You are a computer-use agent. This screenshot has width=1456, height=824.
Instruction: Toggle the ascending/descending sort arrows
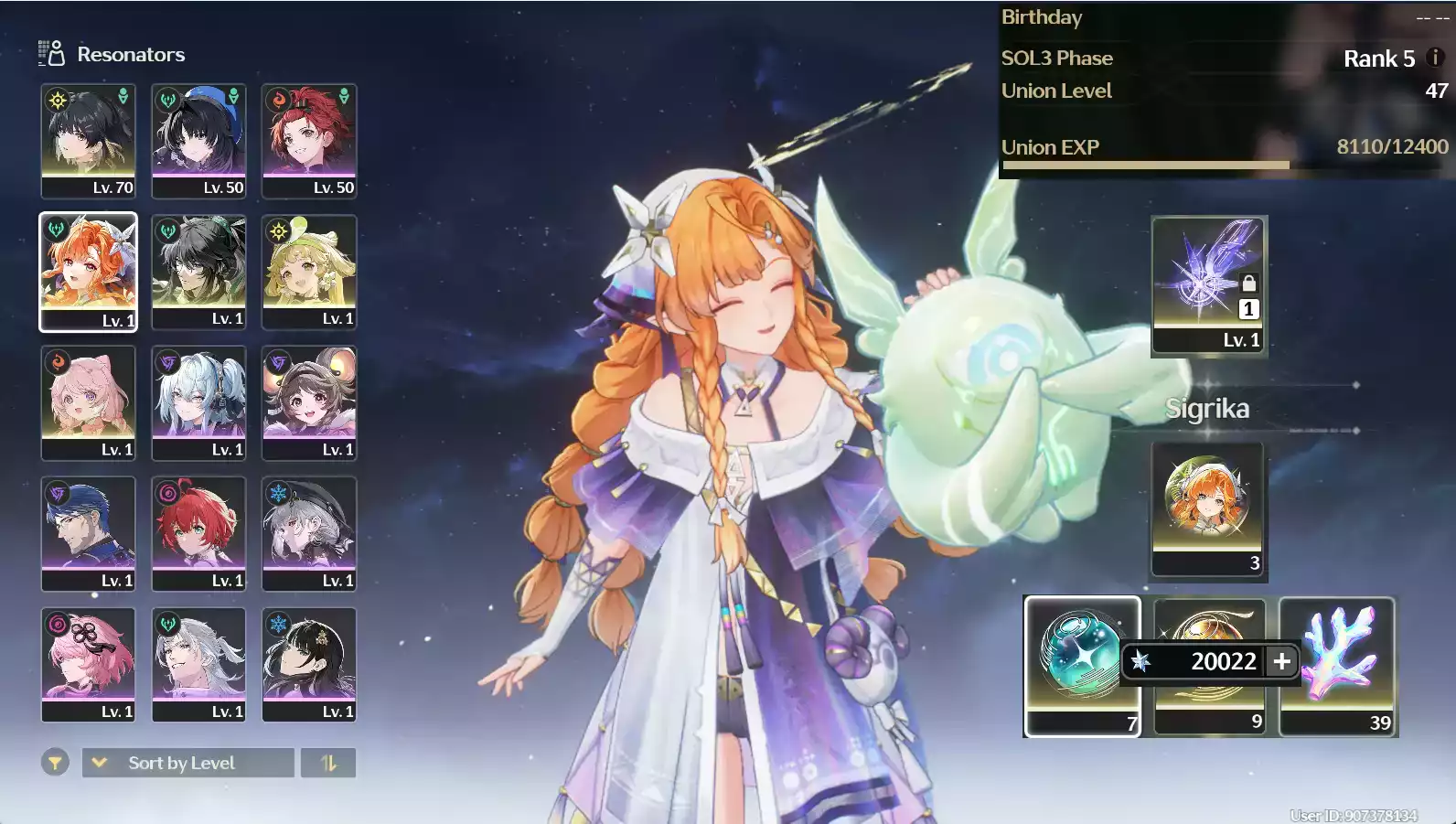click(328, 762)
